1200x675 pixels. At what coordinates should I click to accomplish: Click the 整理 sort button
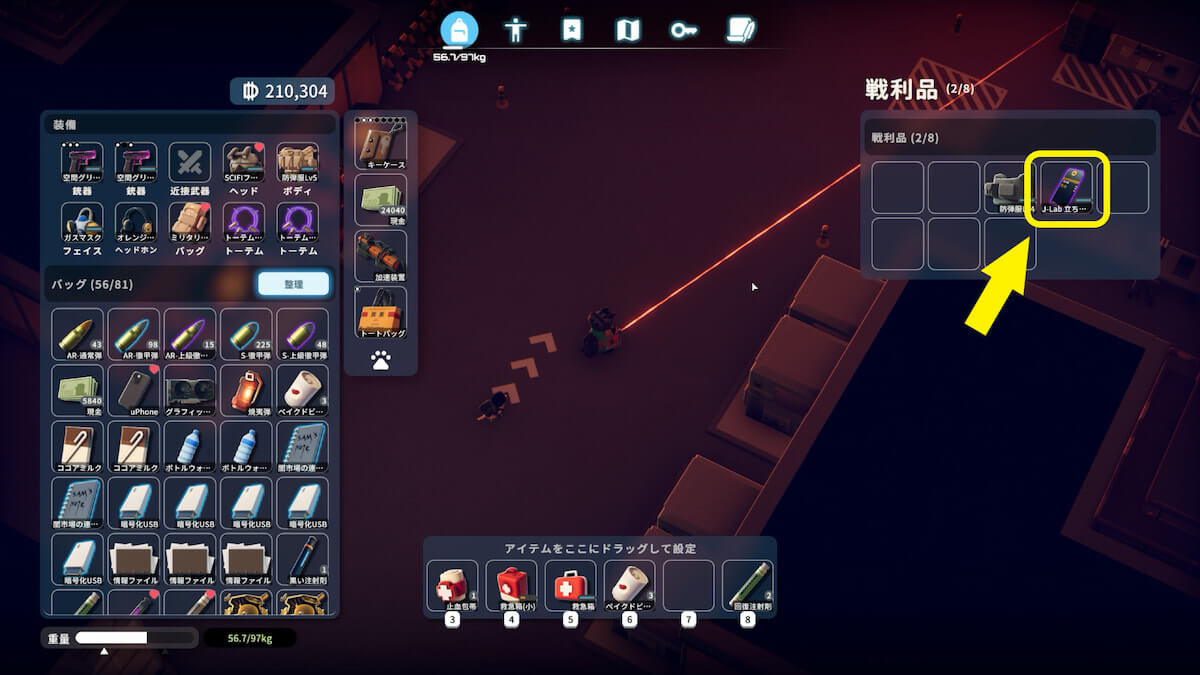coord(293,284)
